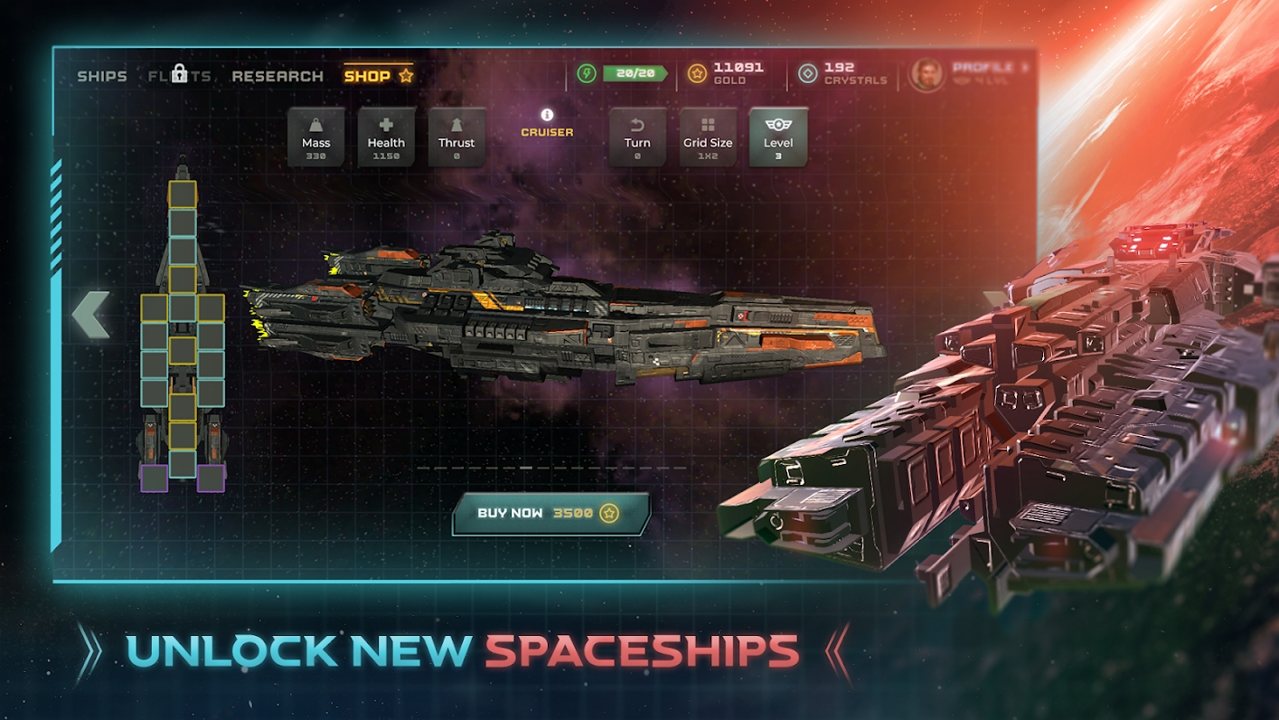Open the player Profile

pyautogui.click(x=968, y=74)
